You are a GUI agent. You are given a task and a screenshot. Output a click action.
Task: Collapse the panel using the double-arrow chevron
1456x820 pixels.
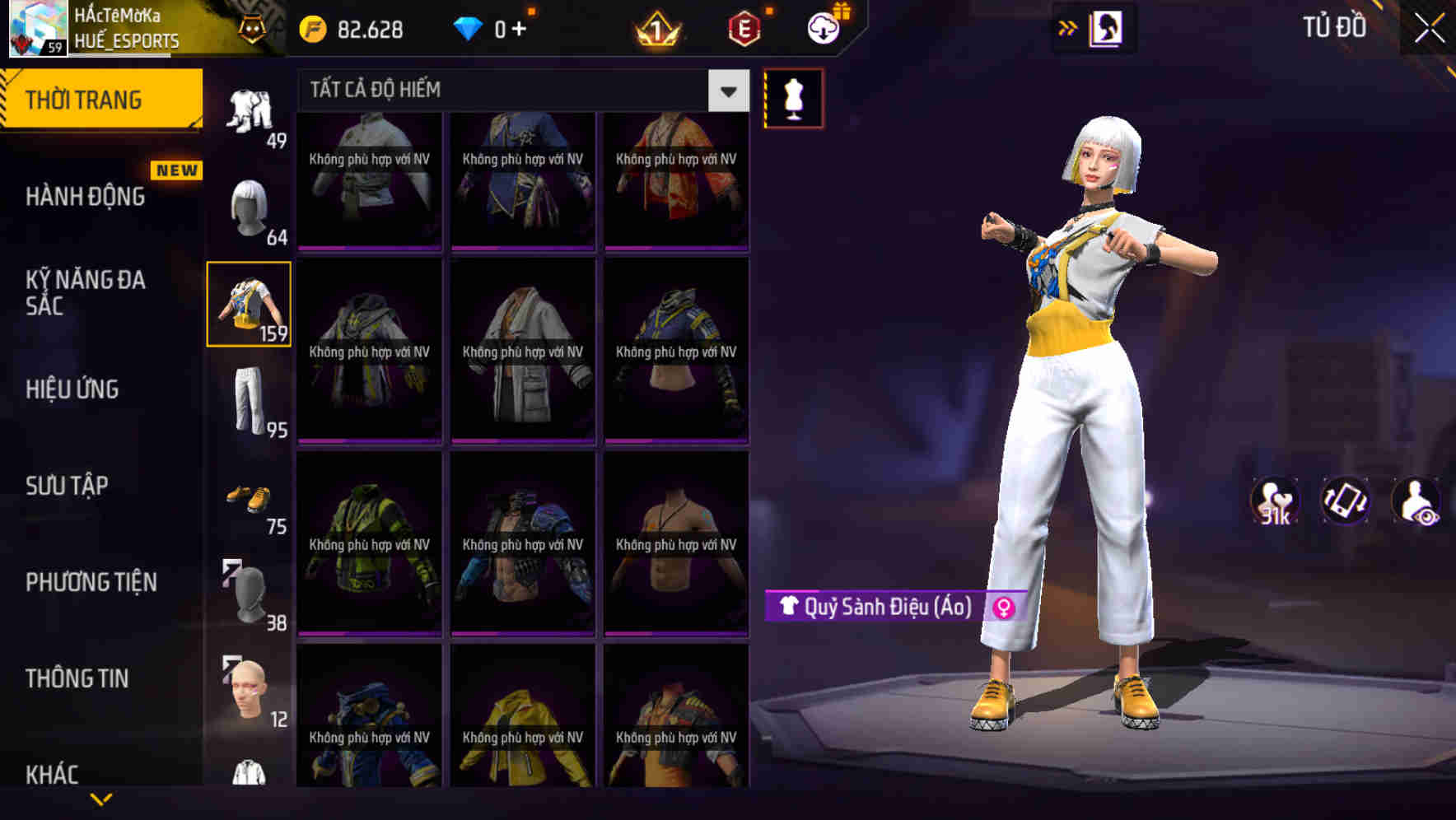pos(1068,26)
